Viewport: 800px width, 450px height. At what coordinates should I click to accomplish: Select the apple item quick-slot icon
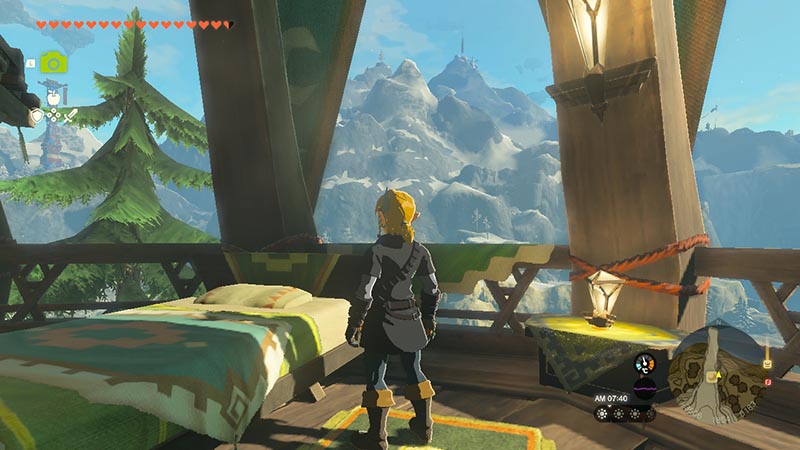(x=53, y=98)
